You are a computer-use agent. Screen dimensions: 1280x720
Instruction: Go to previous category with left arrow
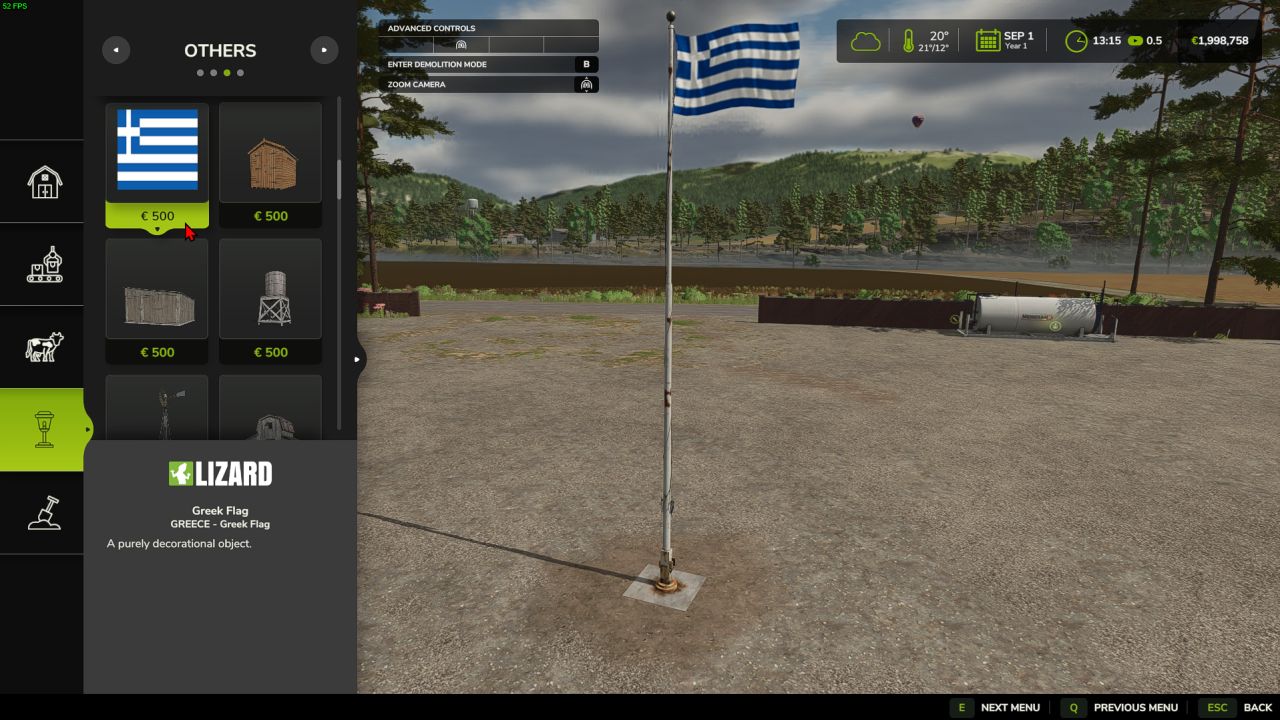[116, 50]
